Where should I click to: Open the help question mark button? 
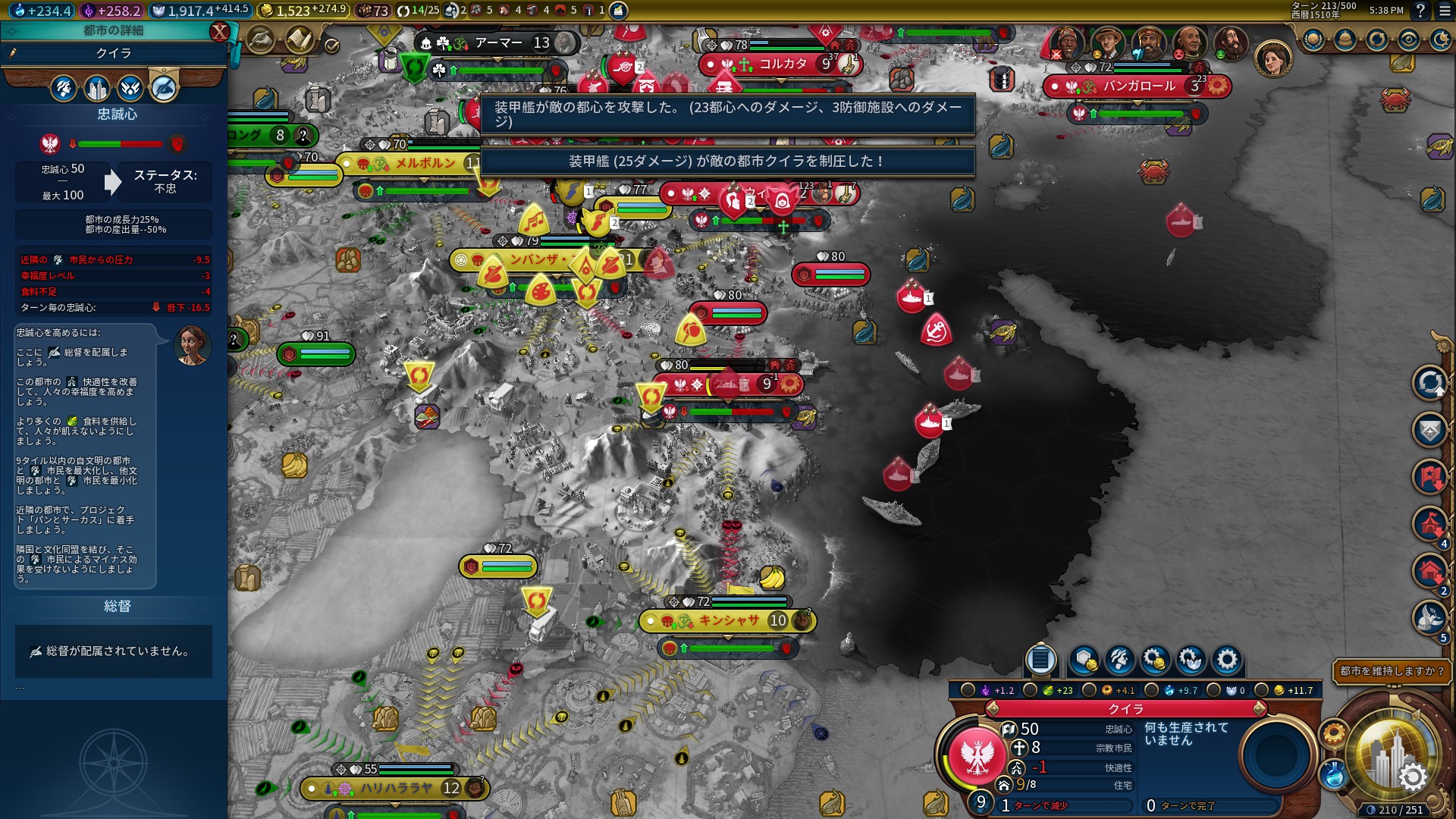point(1420,11)
